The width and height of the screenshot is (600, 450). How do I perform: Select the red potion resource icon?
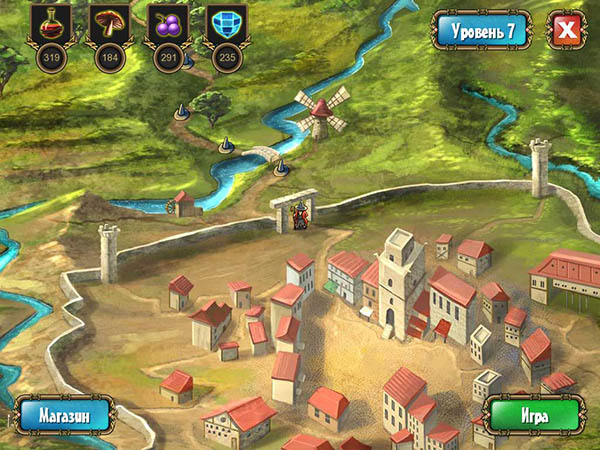coord(50,24)
